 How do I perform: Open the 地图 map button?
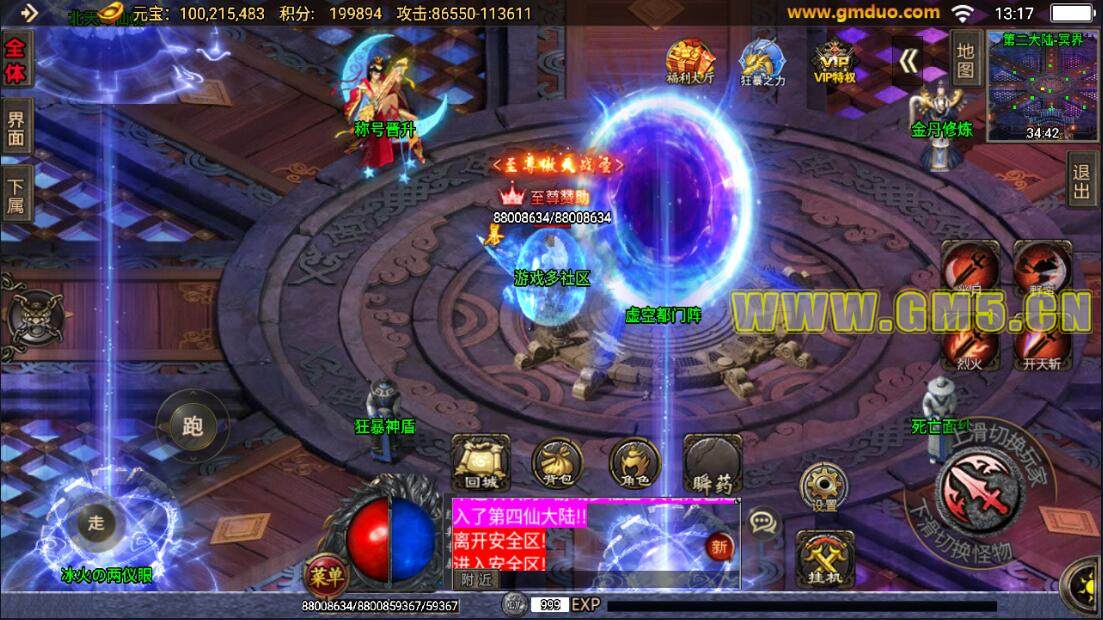pyautogui.click(x=965, y=58)
